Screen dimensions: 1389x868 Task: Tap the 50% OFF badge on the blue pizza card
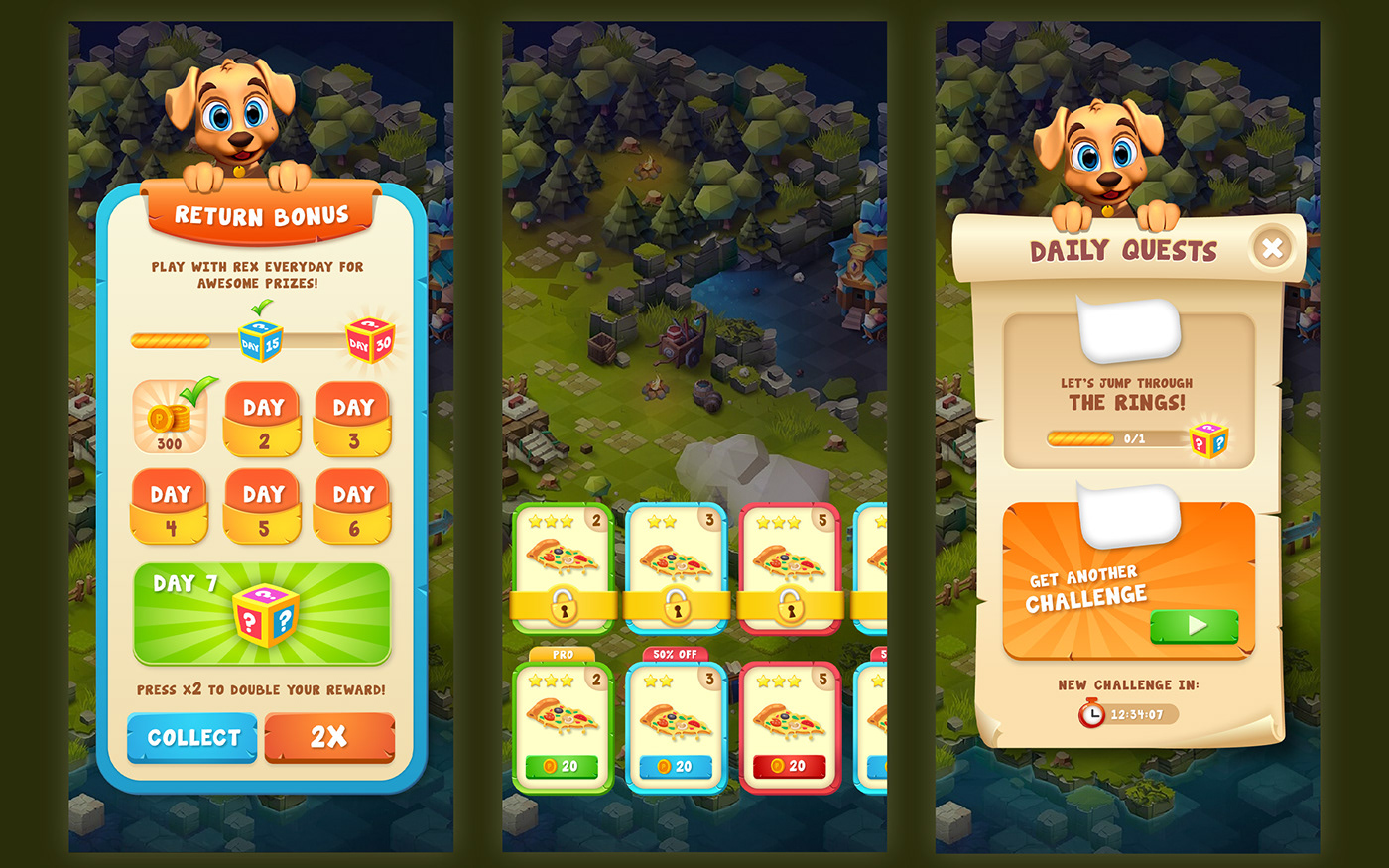[x=676, y=655]
